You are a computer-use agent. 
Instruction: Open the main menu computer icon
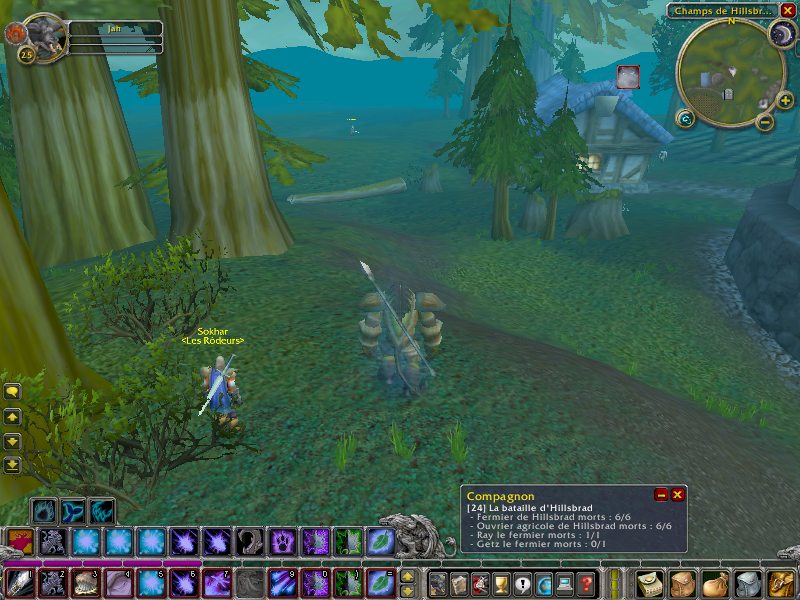565,583
